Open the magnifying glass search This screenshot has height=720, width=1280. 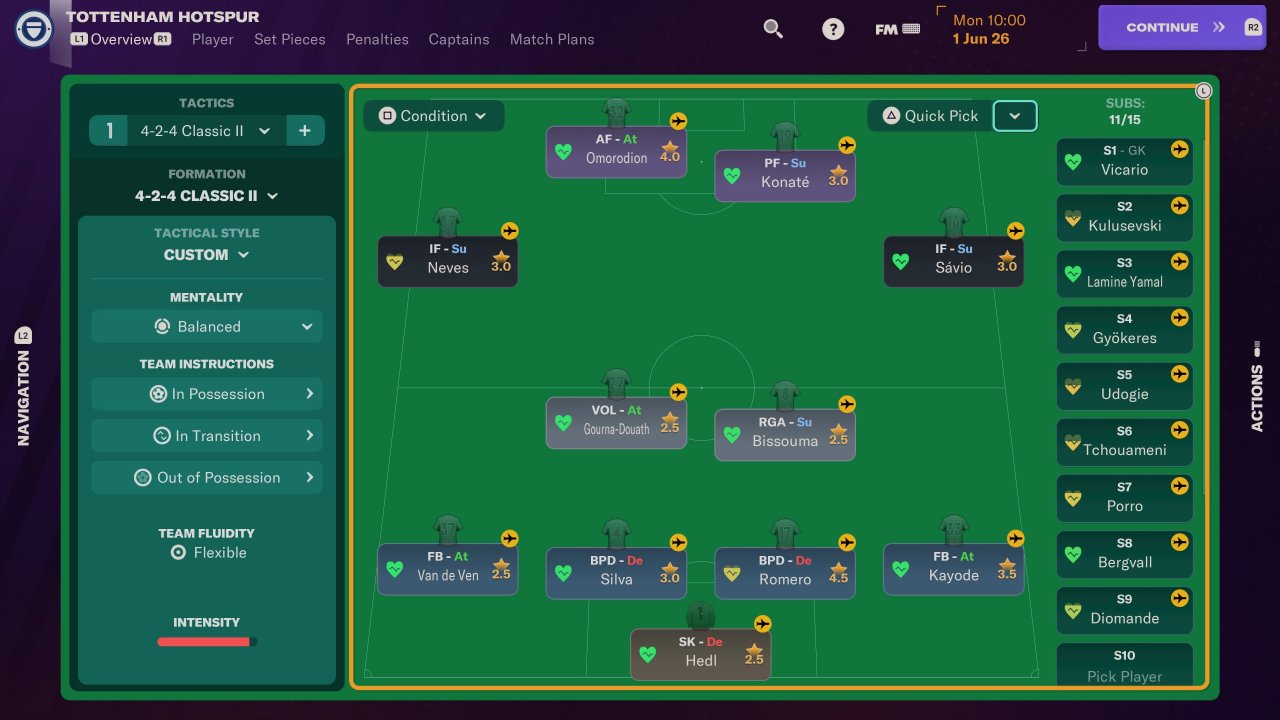[x=773, y=28]
